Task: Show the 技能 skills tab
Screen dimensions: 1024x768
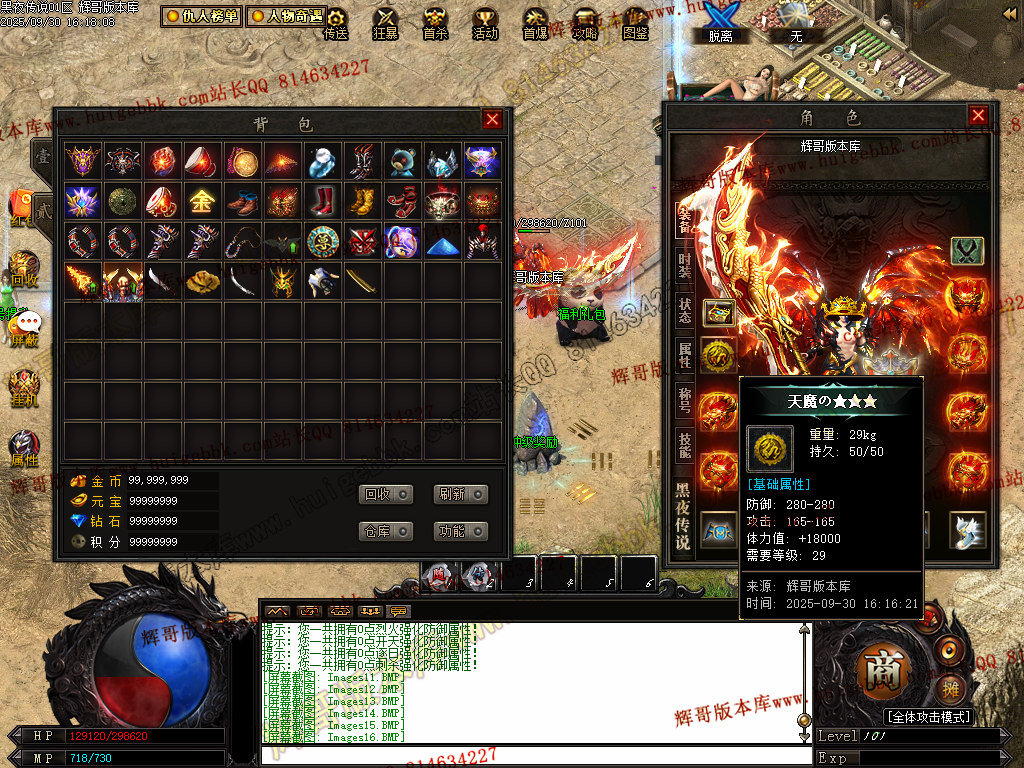Action: click(684, 445)
